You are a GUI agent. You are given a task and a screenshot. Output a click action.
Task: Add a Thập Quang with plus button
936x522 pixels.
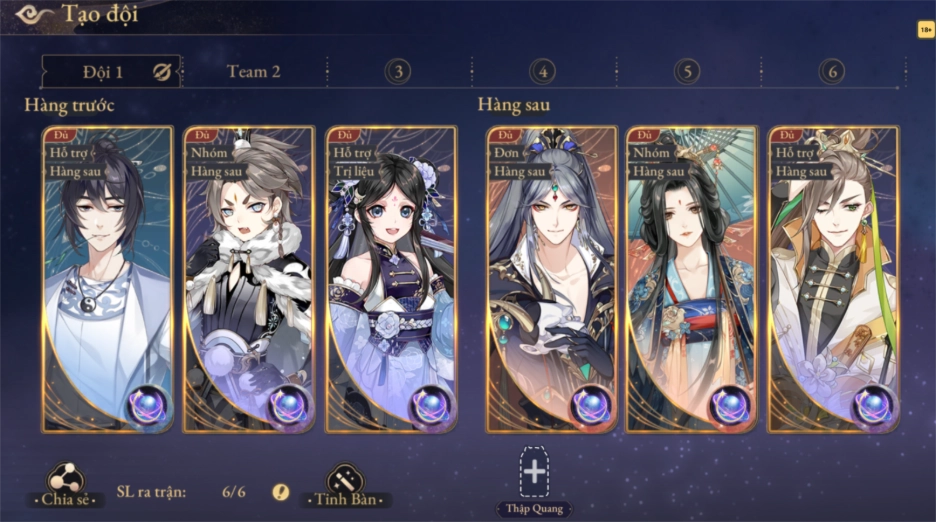(x=535, y=472)
